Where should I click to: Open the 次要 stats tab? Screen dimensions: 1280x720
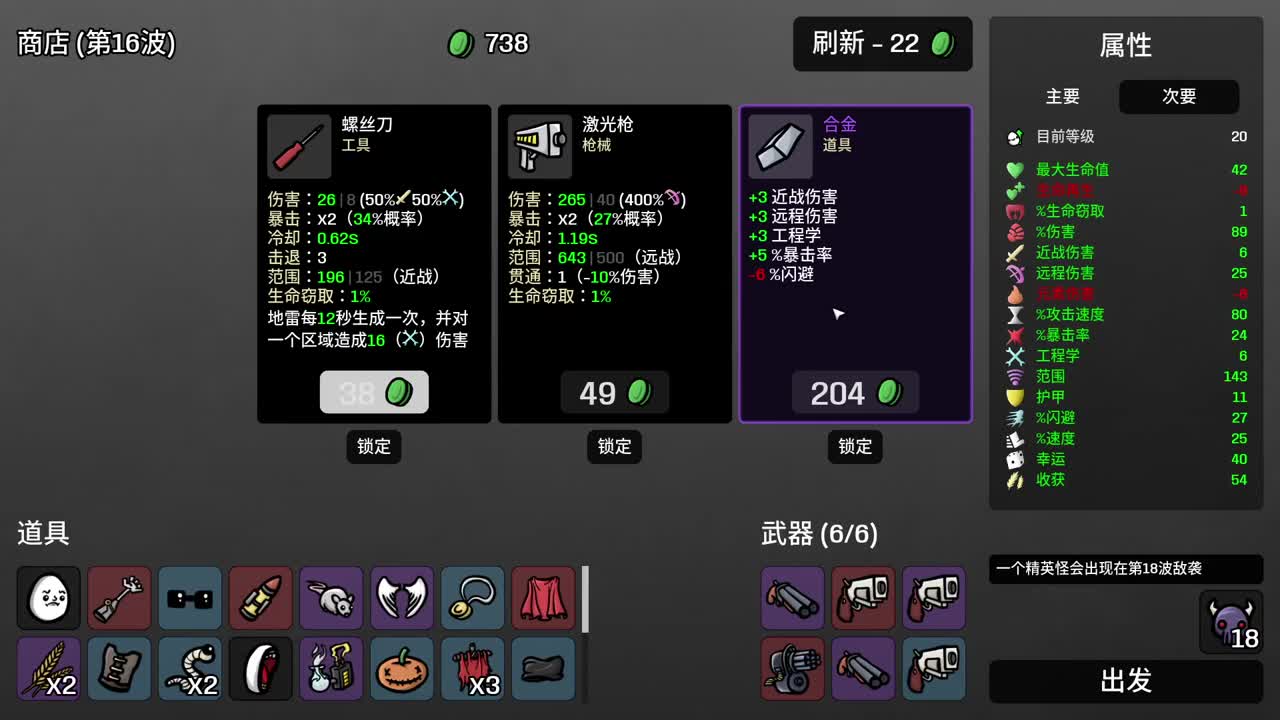pos(1178,97)
